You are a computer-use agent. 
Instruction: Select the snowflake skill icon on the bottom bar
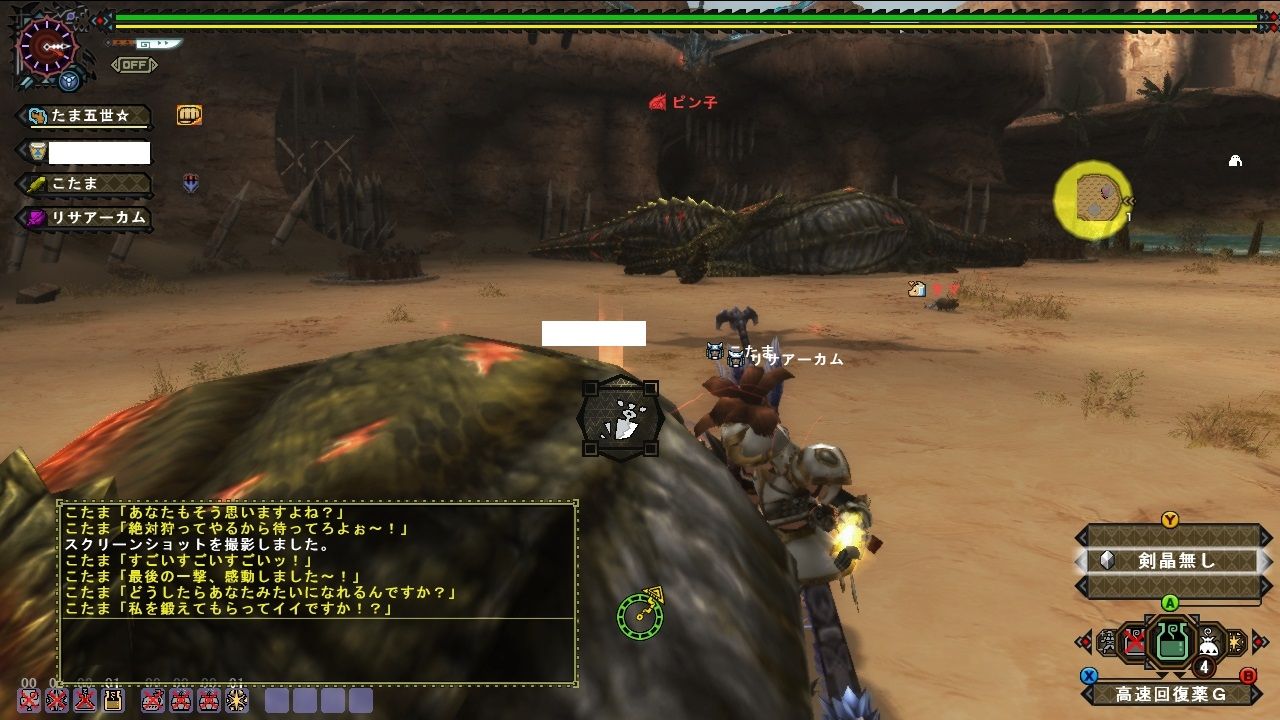pos(237,701)
